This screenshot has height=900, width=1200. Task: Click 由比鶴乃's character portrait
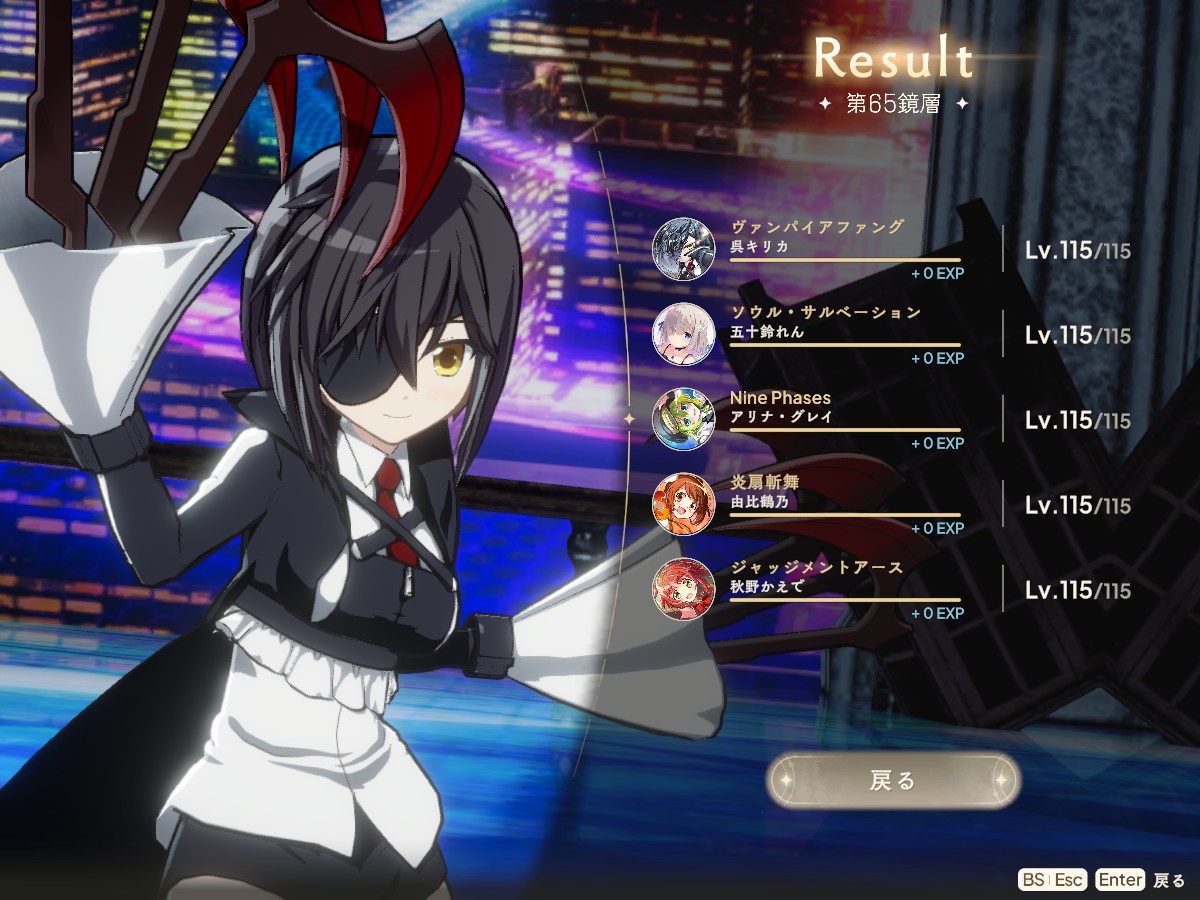pyautogui.click(x=684, y=504)
